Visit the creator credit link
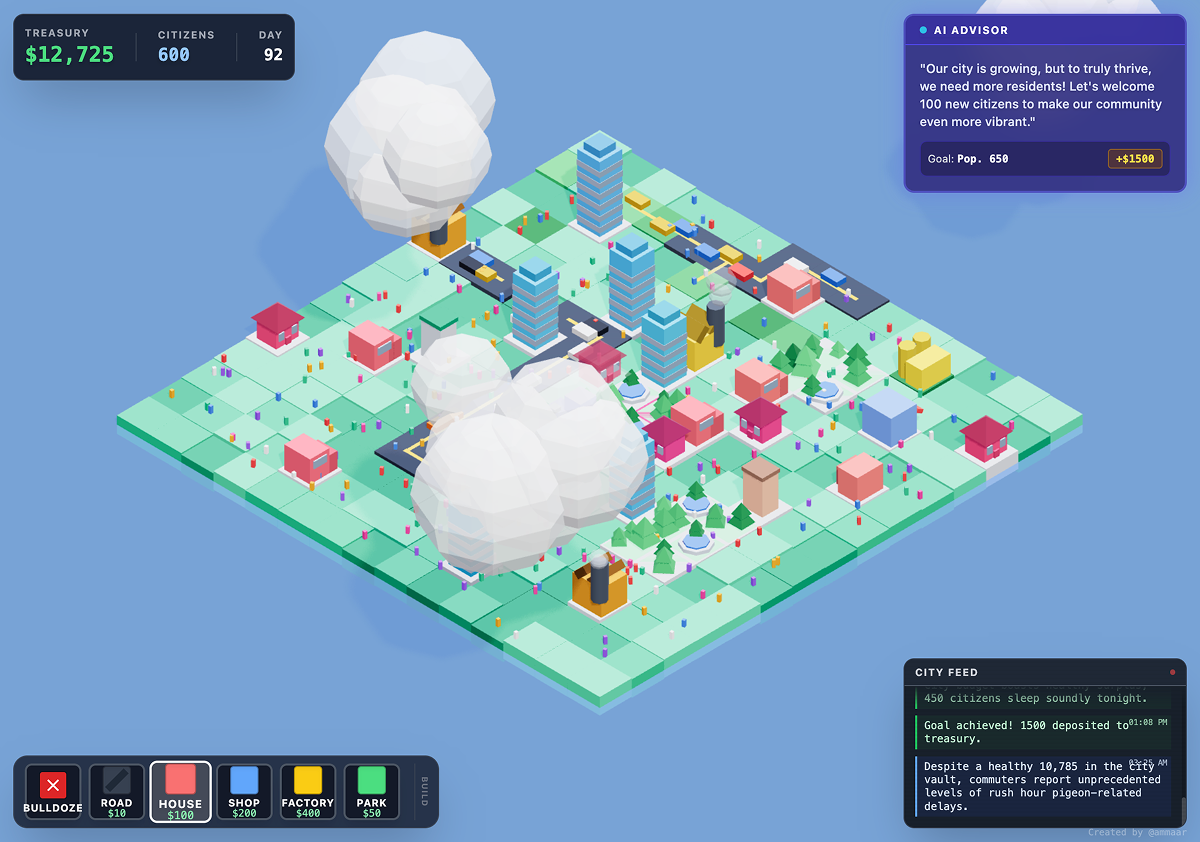Screen dimensions: 1200x842 (x=1136, y=832)
